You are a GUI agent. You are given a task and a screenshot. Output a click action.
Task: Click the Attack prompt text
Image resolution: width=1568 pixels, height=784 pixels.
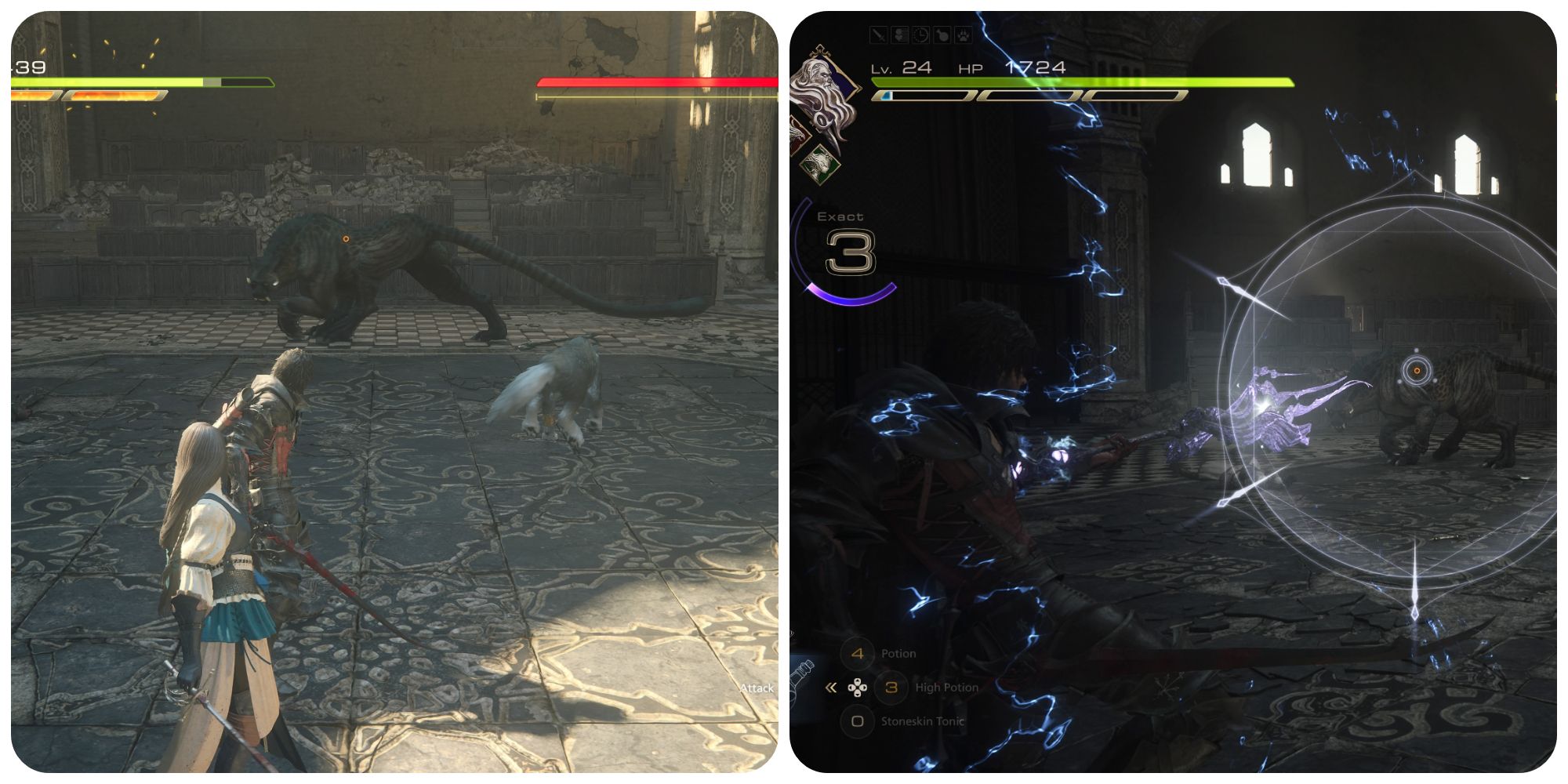coord(757,686)
